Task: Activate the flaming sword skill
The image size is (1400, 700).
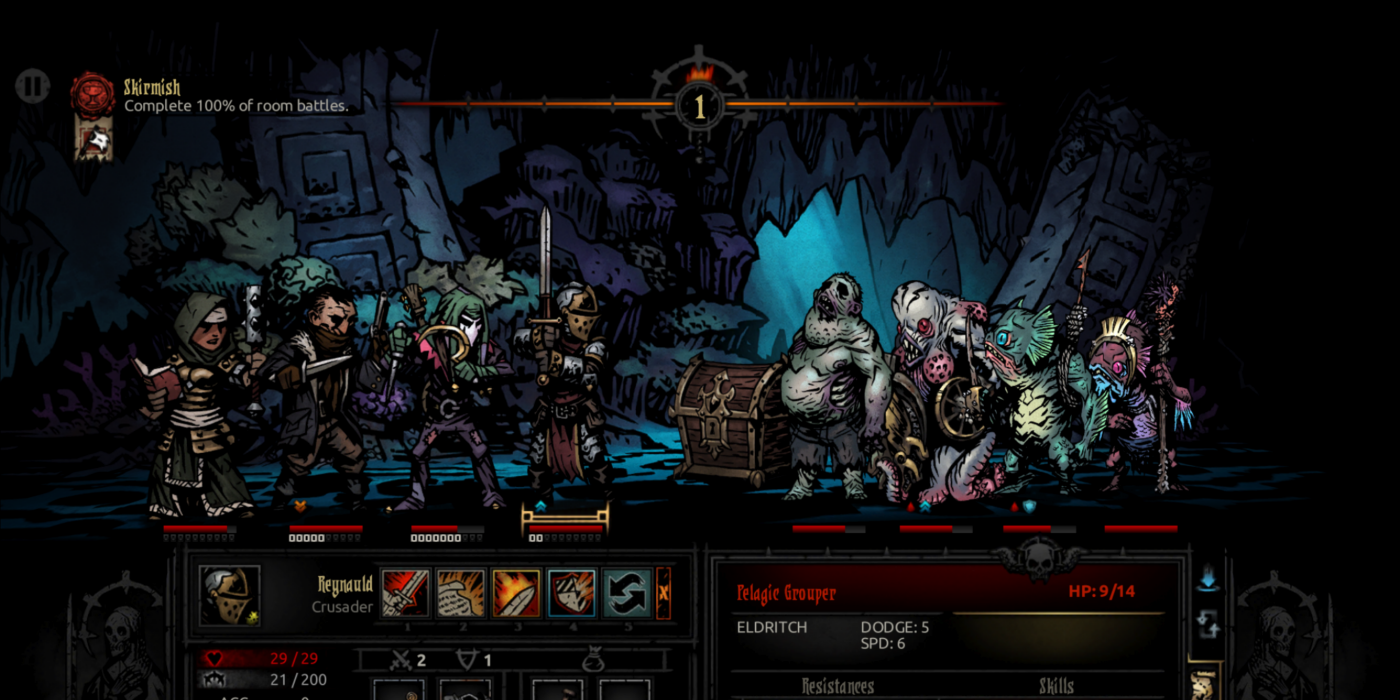Action: [516, 593]
